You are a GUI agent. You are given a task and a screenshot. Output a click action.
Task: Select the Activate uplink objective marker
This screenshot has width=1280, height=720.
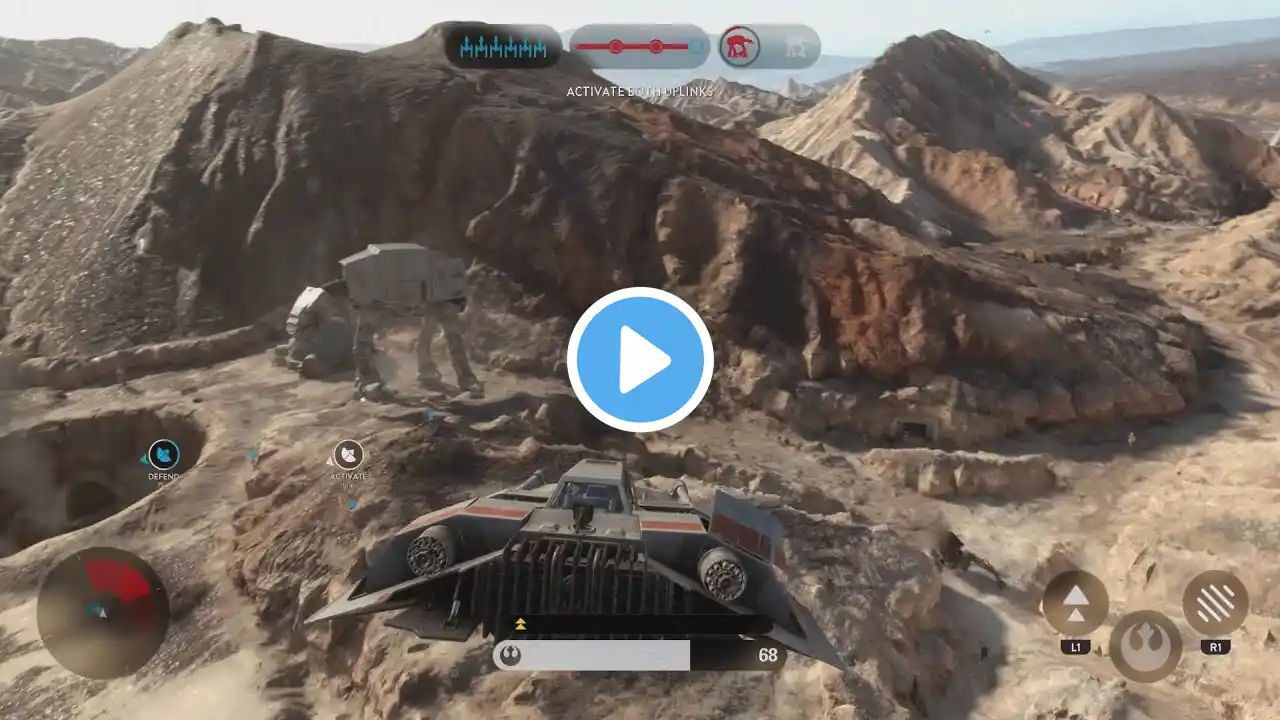point(348,455)
